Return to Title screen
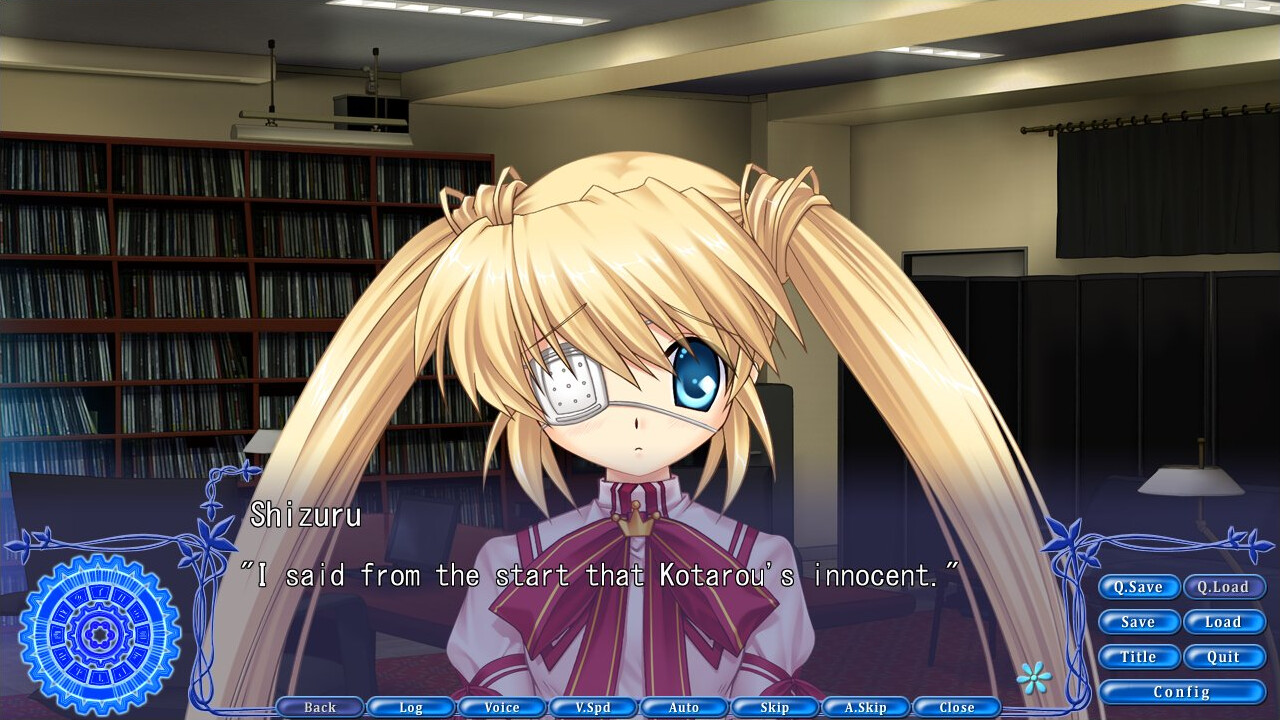 point(1139,657)
